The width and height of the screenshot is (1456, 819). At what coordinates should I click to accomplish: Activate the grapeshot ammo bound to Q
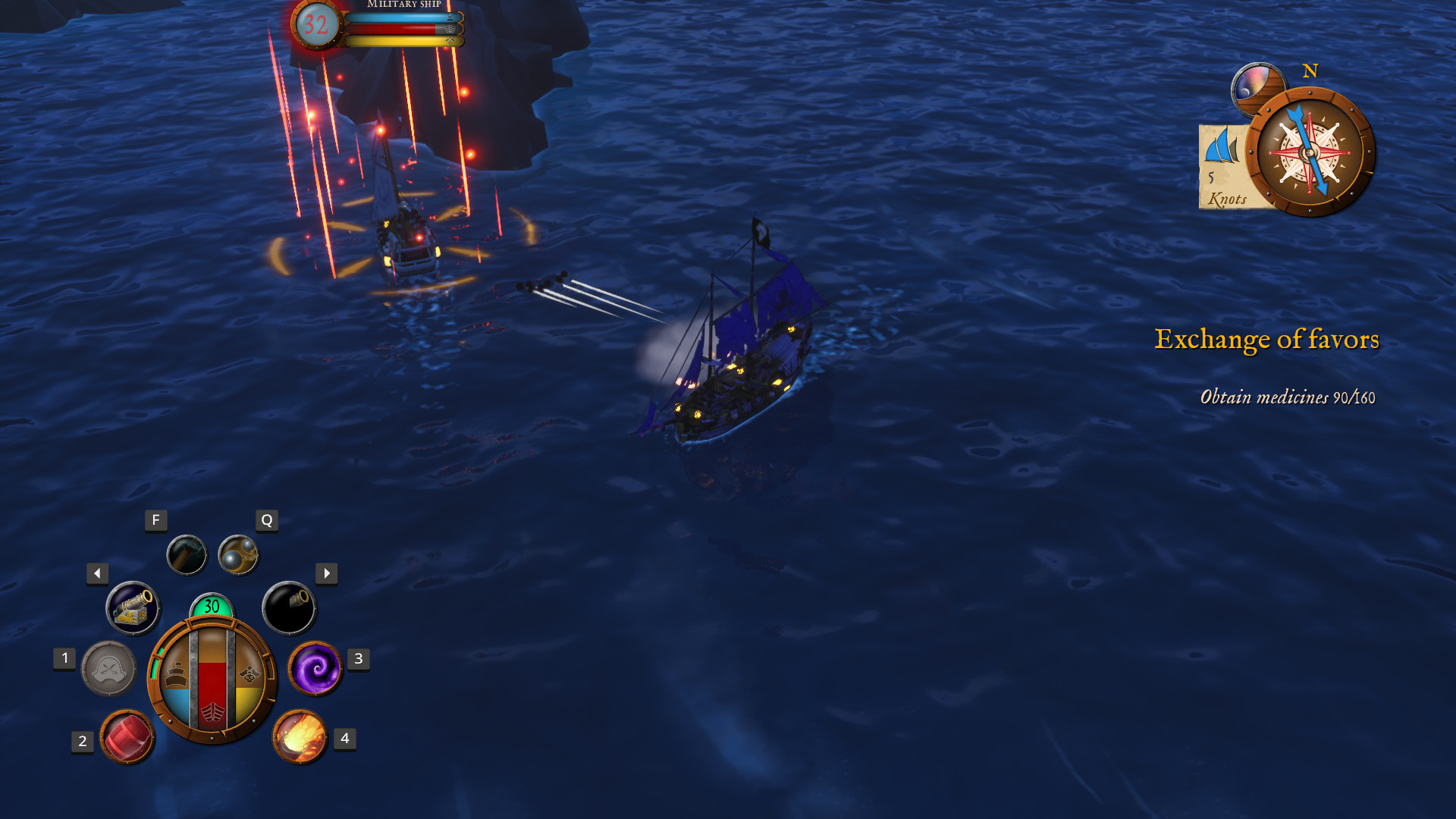click(239, 554)
